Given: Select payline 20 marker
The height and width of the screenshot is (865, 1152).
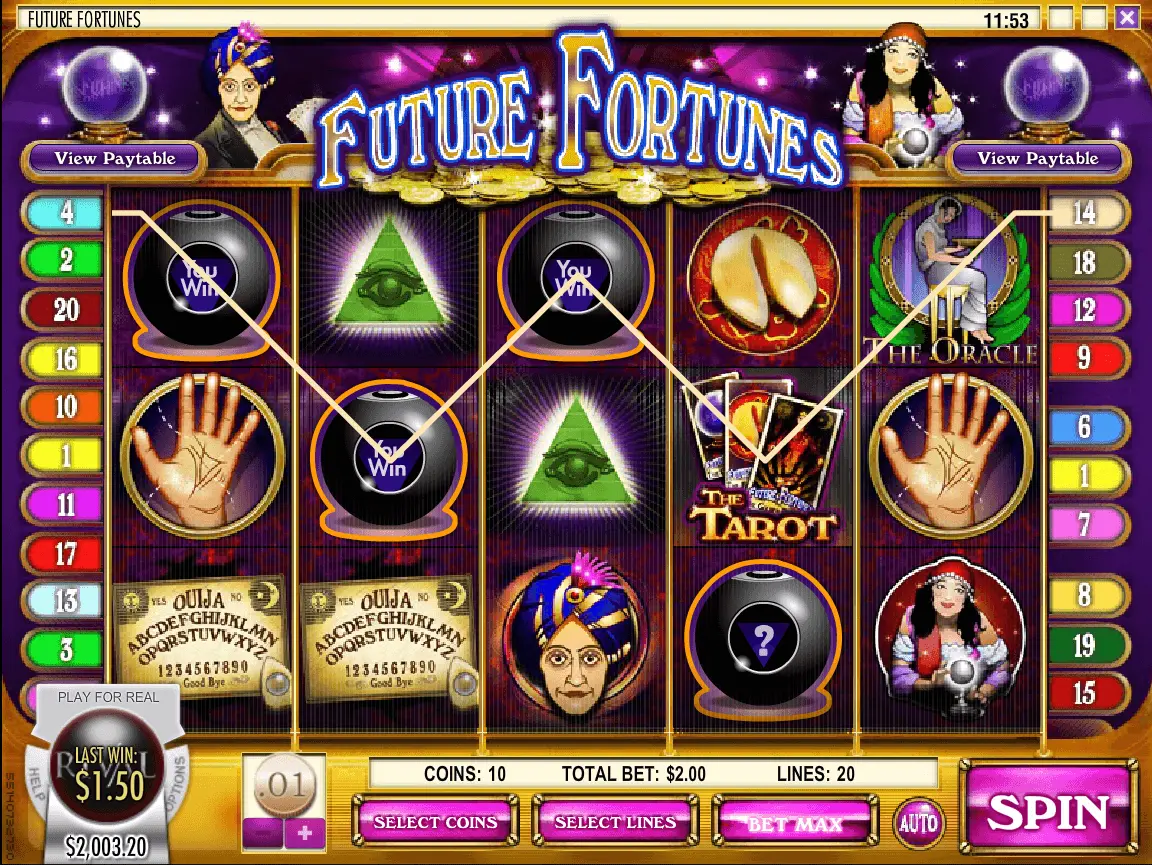Looking at the screenshot, I should click(x=64, y=310).
